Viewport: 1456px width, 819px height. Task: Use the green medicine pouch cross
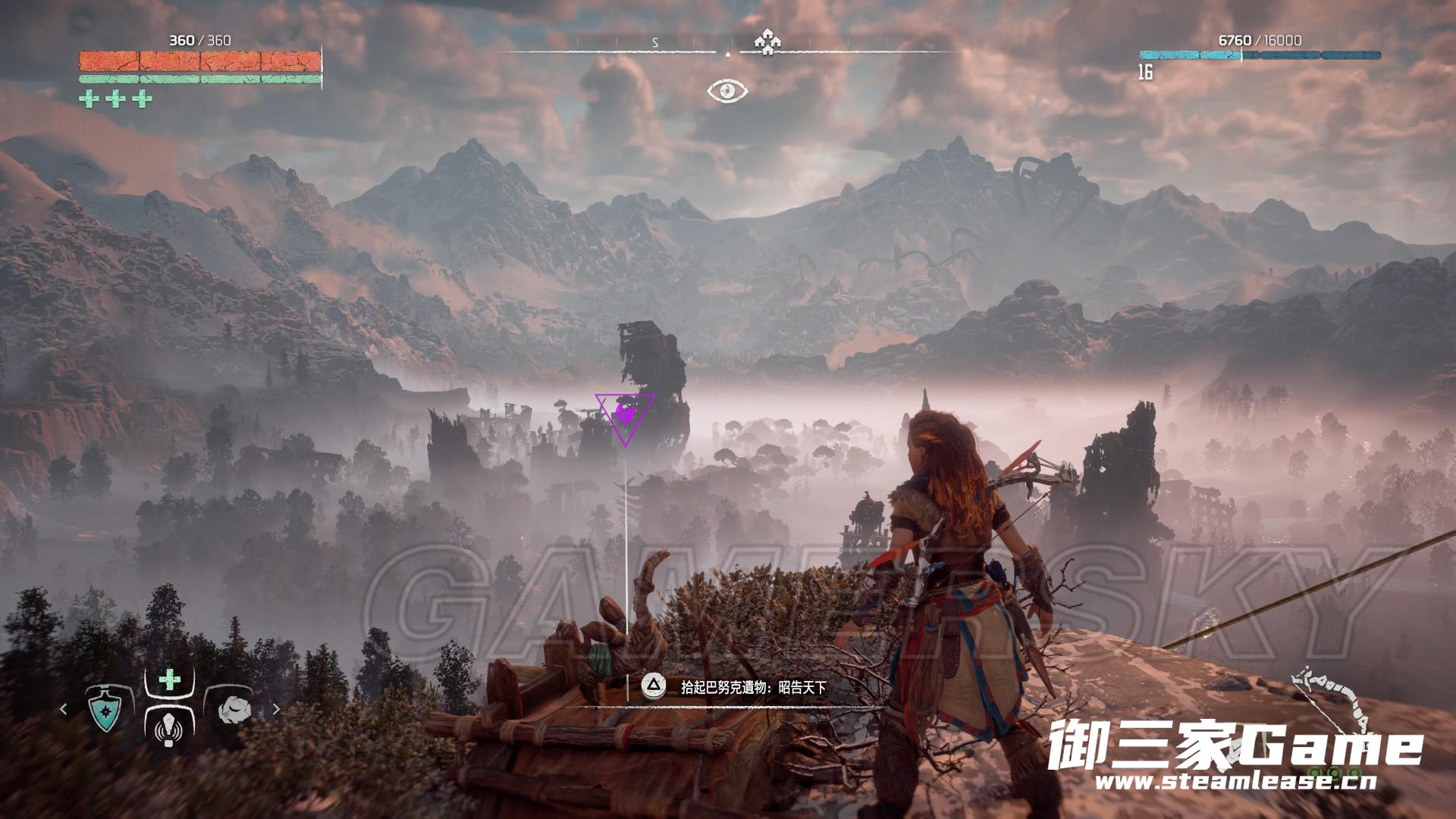[170, 679]
